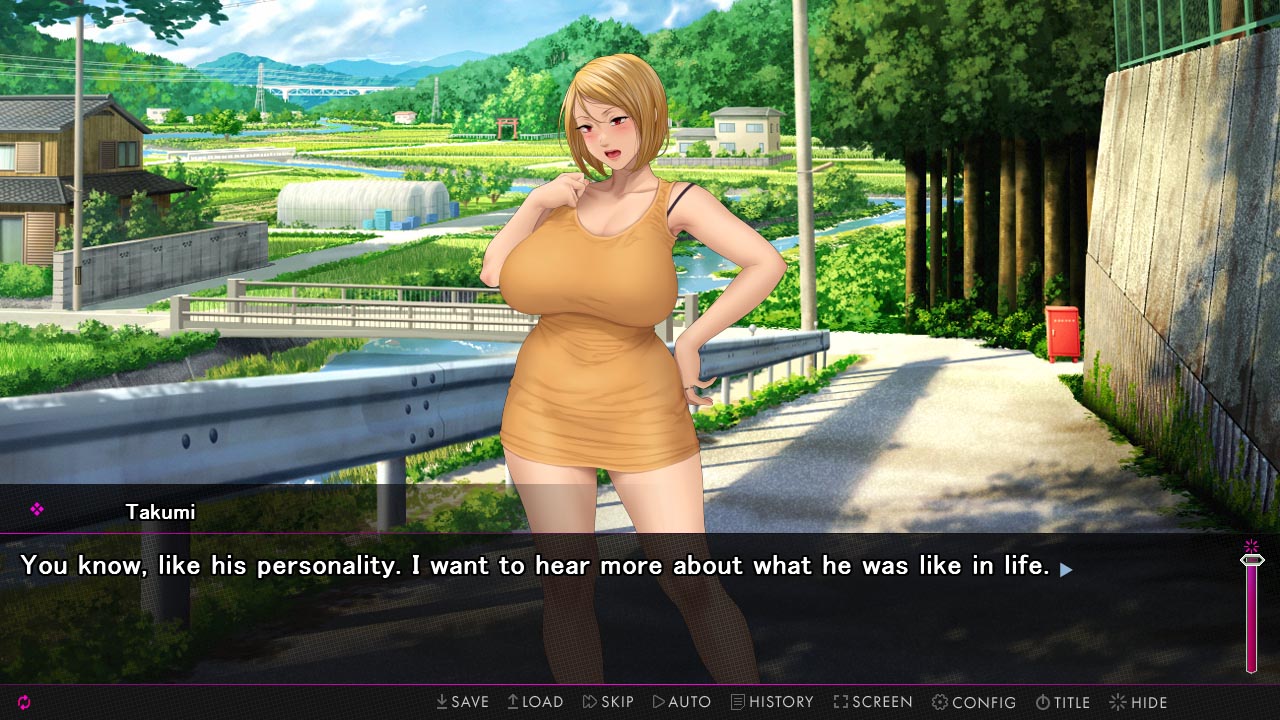Advance dialogue with the blue arrow
This screenshot has width=1280, height=720.
click(x=1066, y=569)
